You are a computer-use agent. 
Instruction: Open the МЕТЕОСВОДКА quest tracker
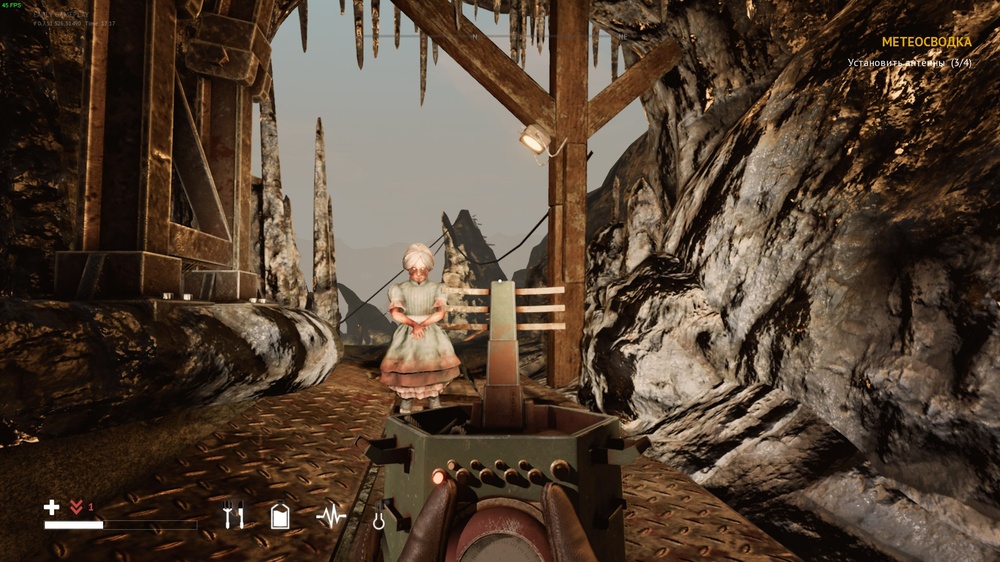[x=925, y=42]
